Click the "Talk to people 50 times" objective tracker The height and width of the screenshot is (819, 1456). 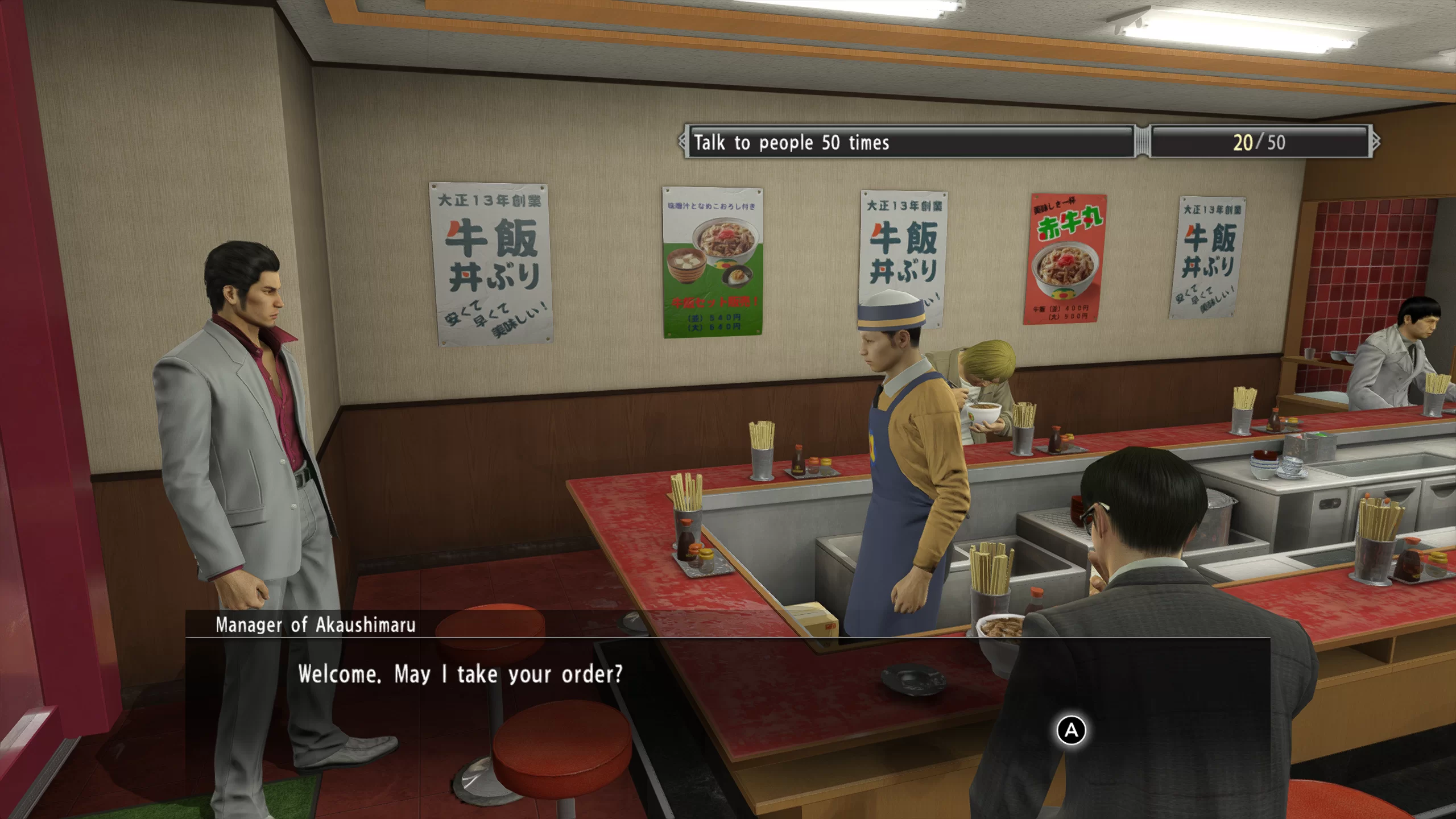tap(909, 142)
